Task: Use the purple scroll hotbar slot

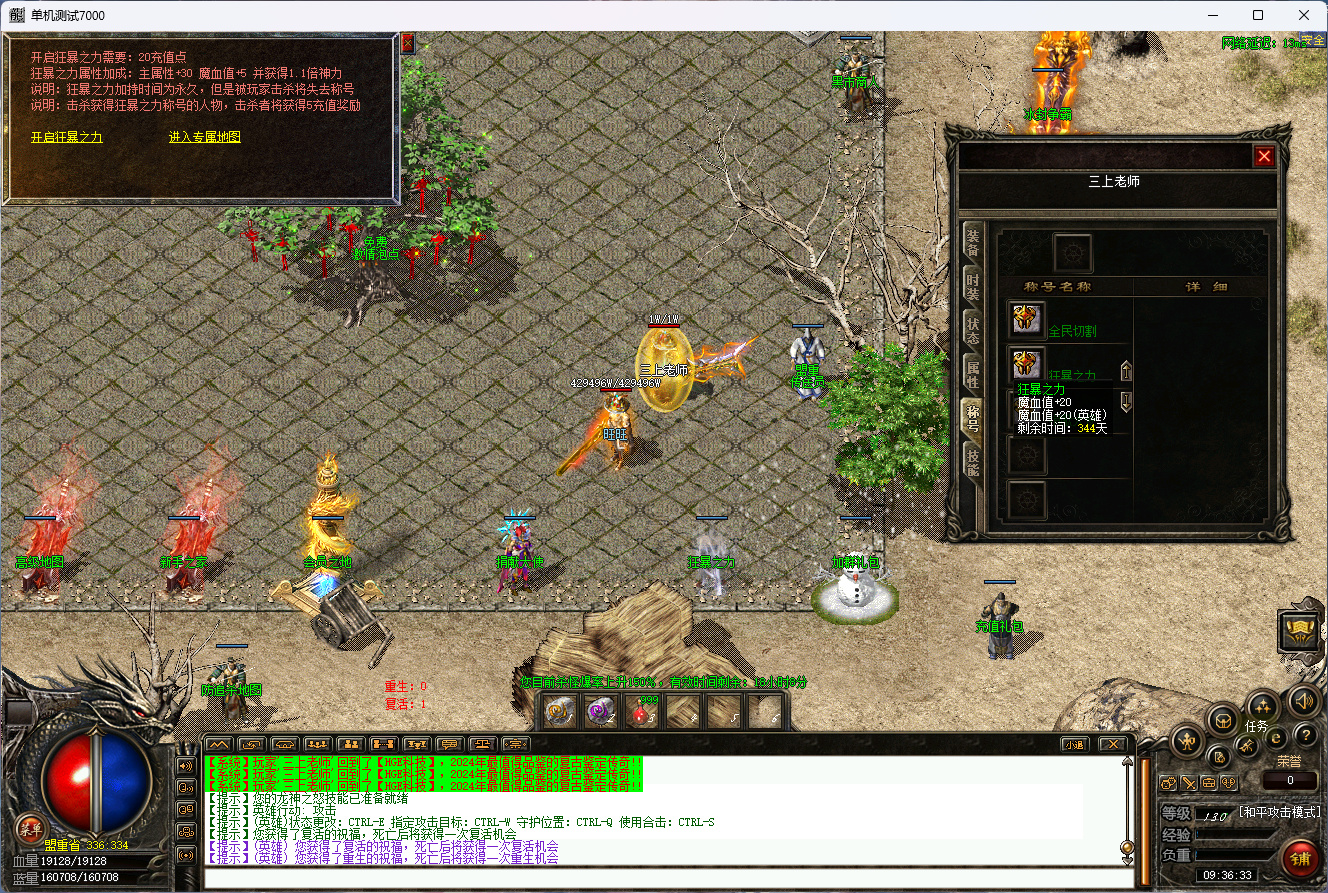Action: coord(600,711)
